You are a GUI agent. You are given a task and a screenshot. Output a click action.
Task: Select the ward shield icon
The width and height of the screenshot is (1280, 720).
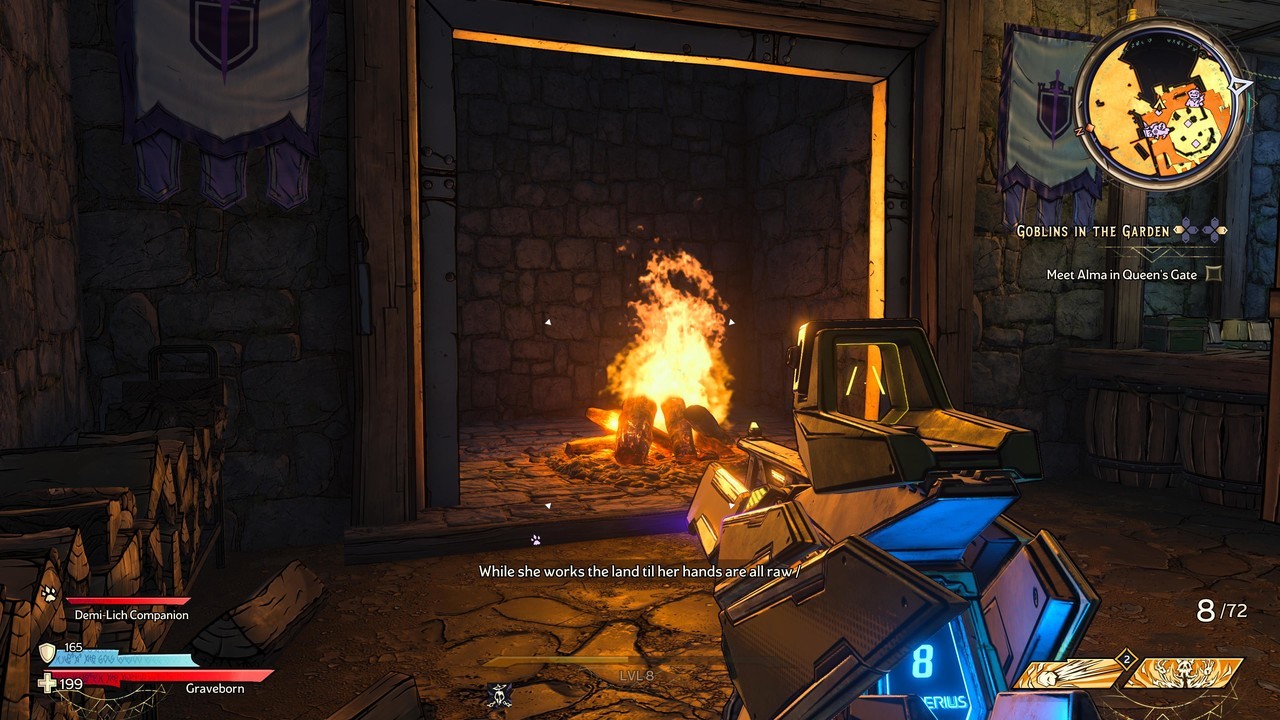[47, 654]
